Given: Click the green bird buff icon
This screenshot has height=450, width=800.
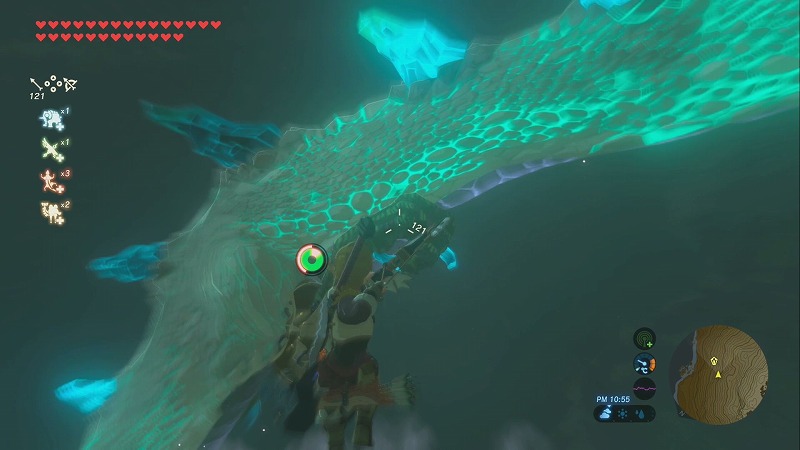Looking at the screenshot, I should [49, 149].
